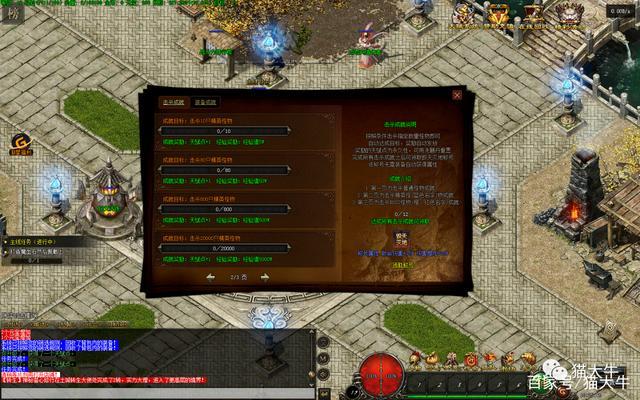The height and width of the screenshot is (400, 640).
Task: Go to the previous achievement page arrow
Action: (x=211, y=276)
